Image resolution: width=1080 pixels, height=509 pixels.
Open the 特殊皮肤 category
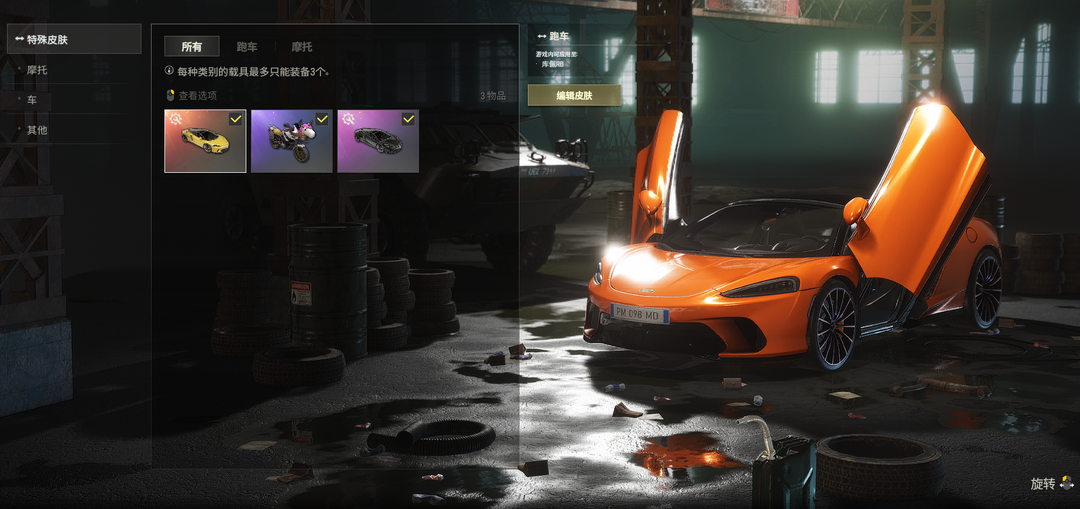click(x=73, y=39)
